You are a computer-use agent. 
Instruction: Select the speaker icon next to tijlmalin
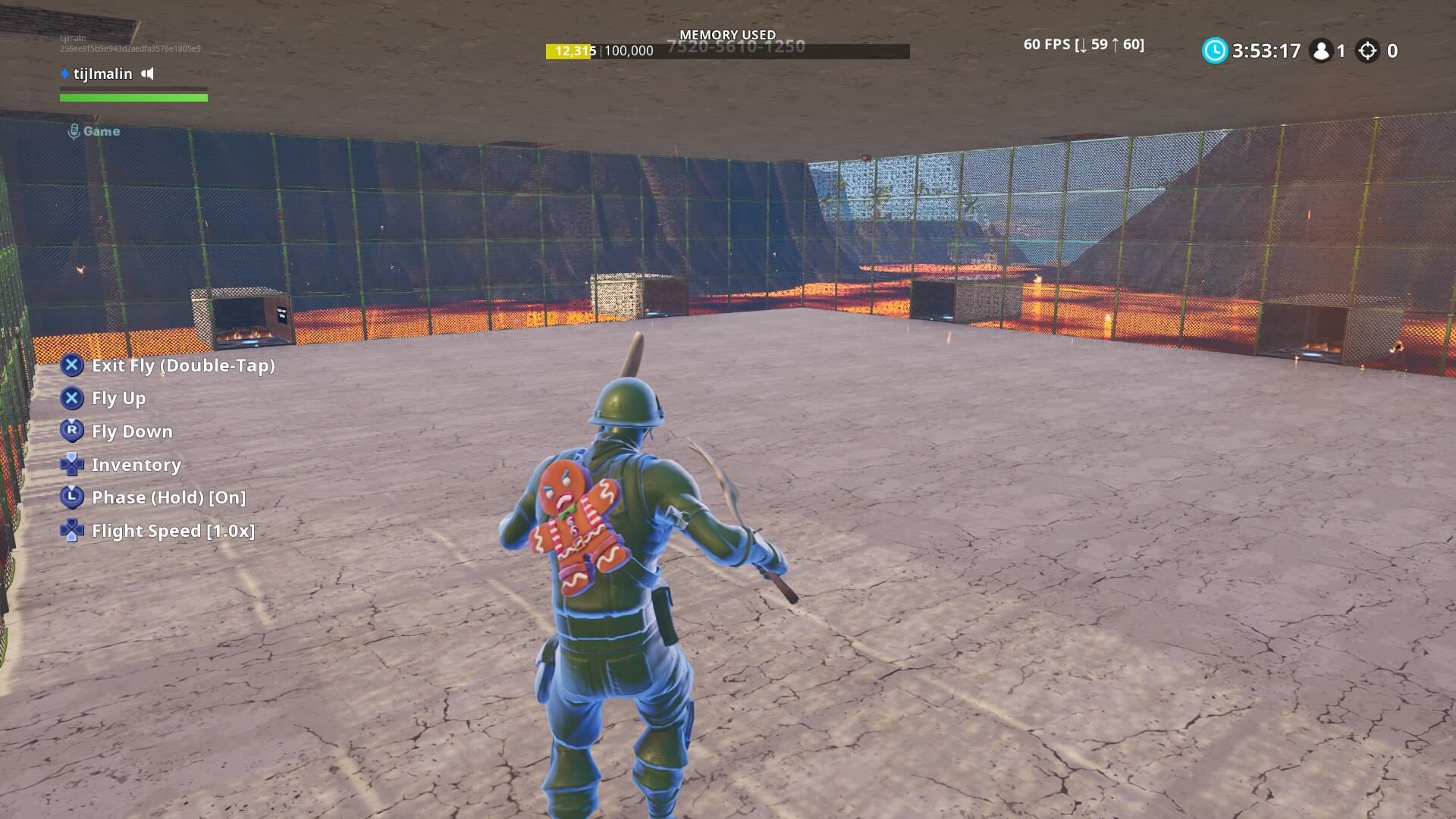(x=149, y=74)
